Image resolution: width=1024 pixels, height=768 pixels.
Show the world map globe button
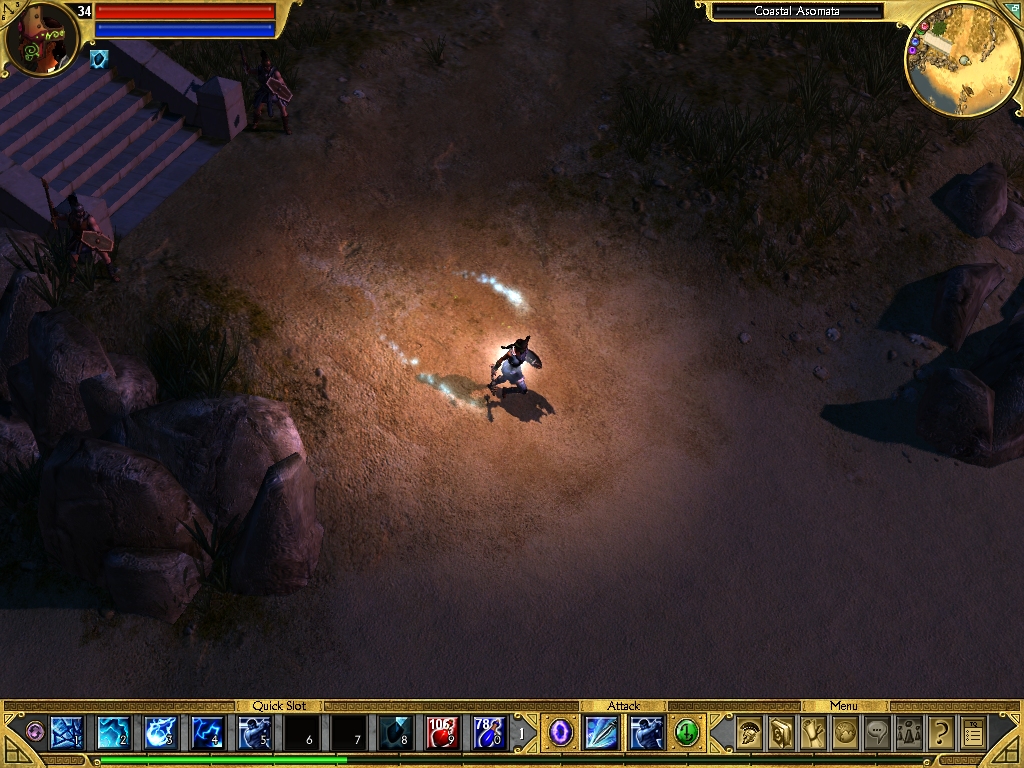point(845,733)
